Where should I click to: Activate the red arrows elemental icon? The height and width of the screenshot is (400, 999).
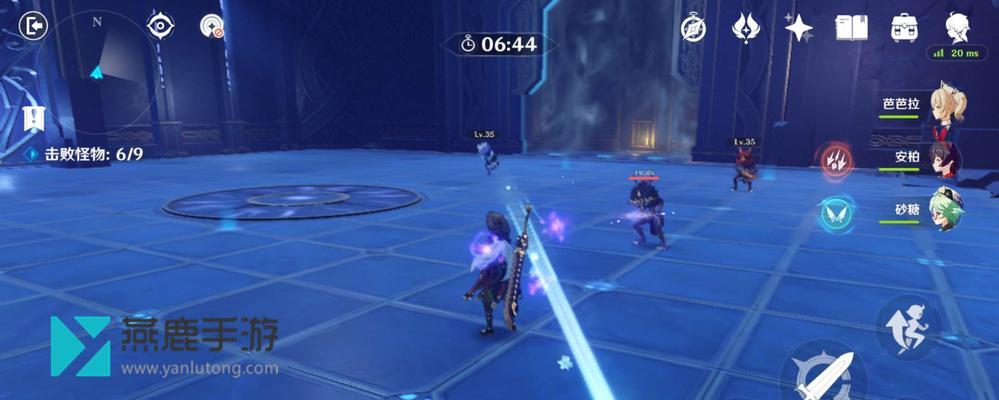pyautogui.click(x=834, y=160)
